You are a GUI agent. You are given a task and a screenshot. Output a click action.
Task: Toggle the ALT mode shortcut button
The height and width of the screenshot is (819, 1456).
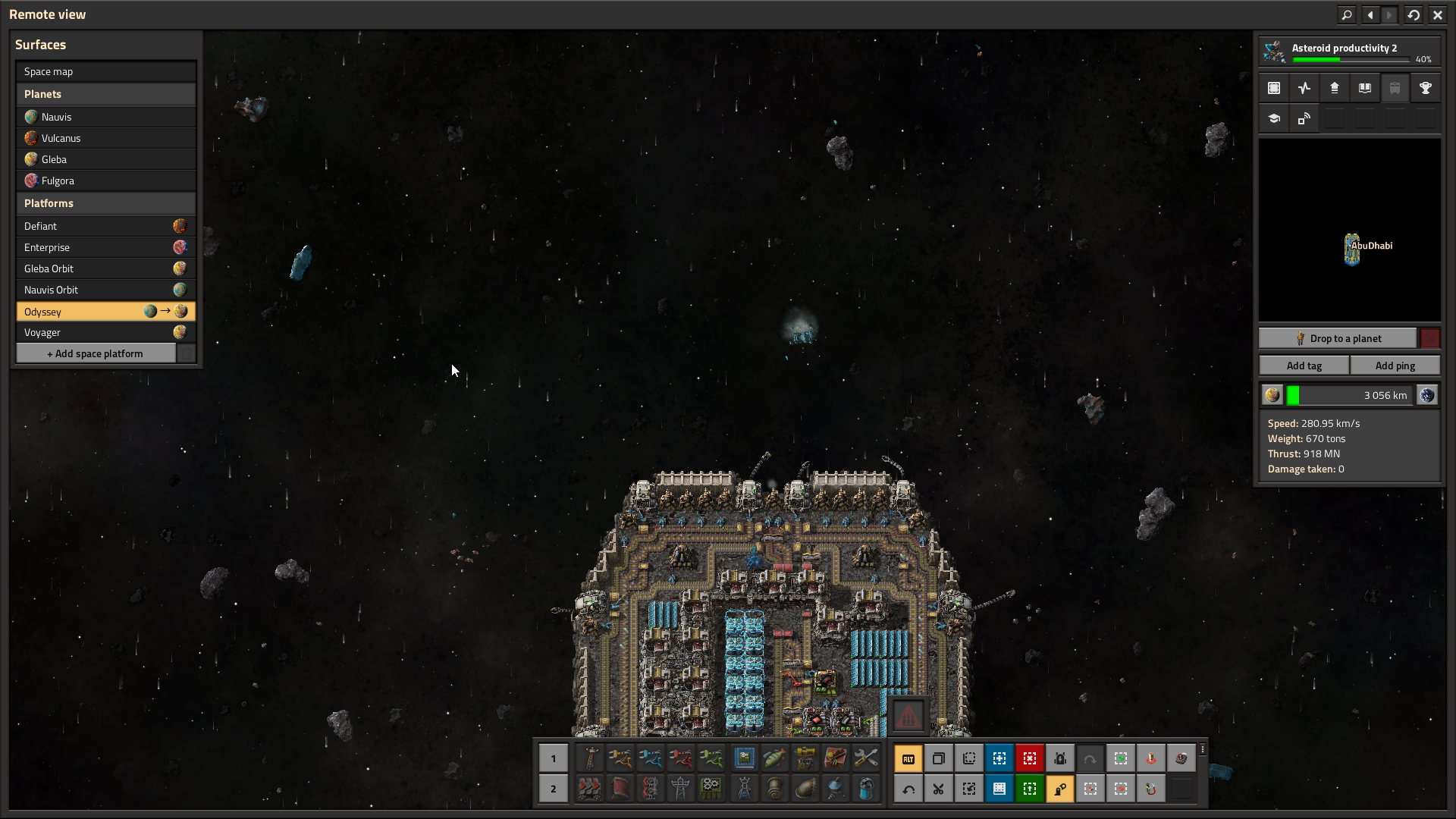pos(908,758)
